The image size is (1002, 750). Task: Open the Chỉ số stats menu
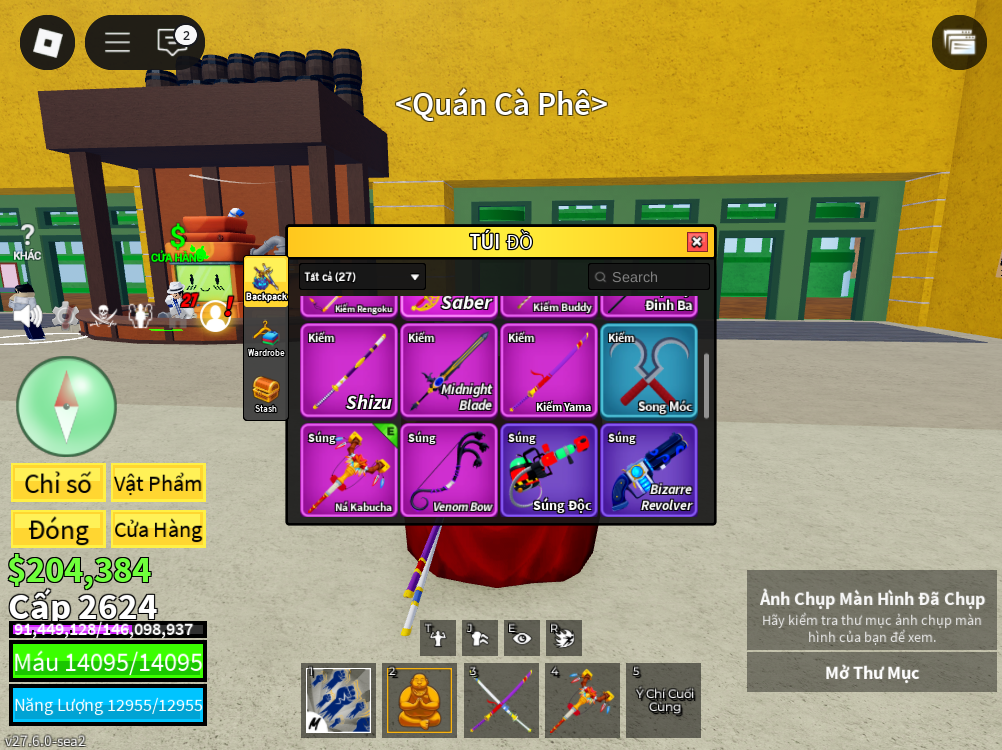pyautogui.click(x=58, y=483)
